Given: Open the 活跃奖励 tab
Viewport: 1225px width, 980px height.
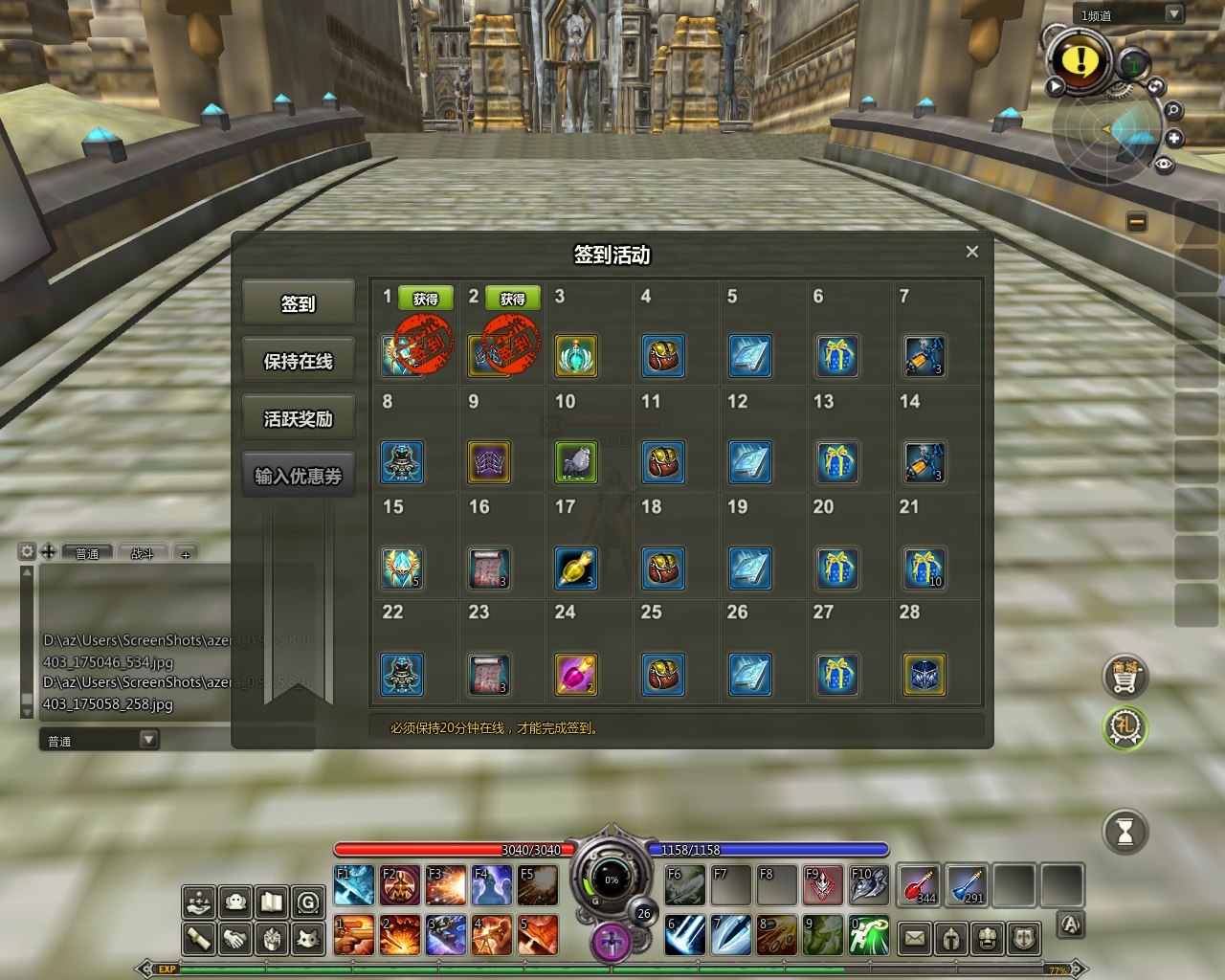Looking at the screenshot, I should [x=298, y=418].
